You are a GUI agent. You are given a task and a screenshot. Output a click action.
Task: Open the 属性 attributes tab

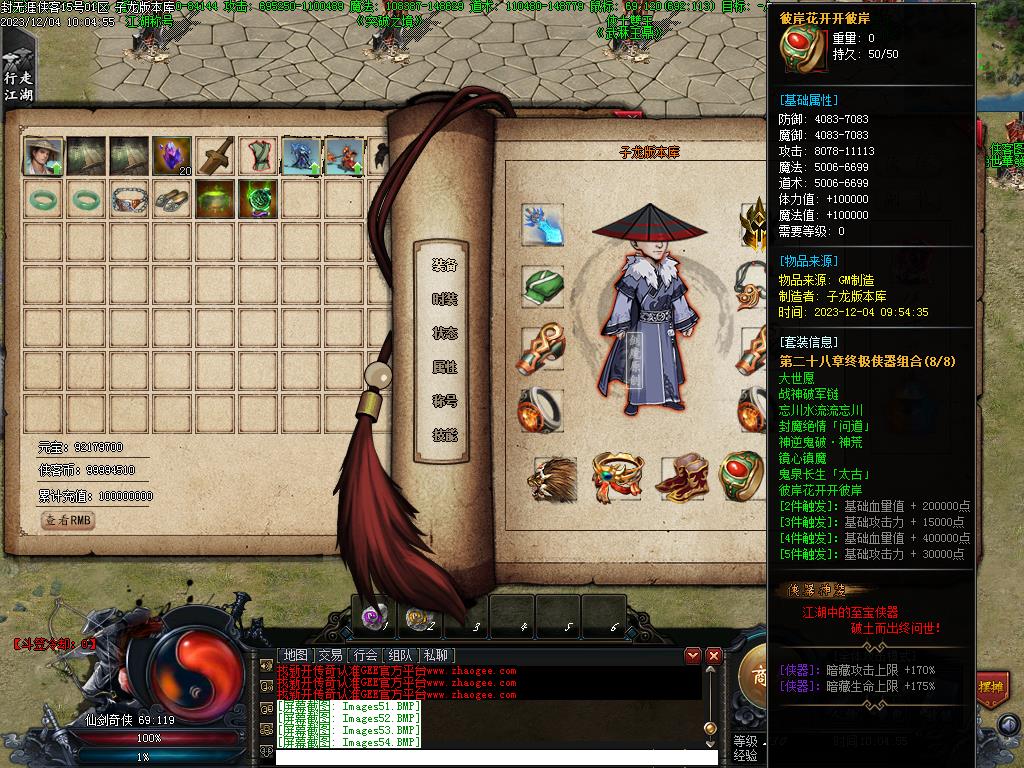pos(444,367)
